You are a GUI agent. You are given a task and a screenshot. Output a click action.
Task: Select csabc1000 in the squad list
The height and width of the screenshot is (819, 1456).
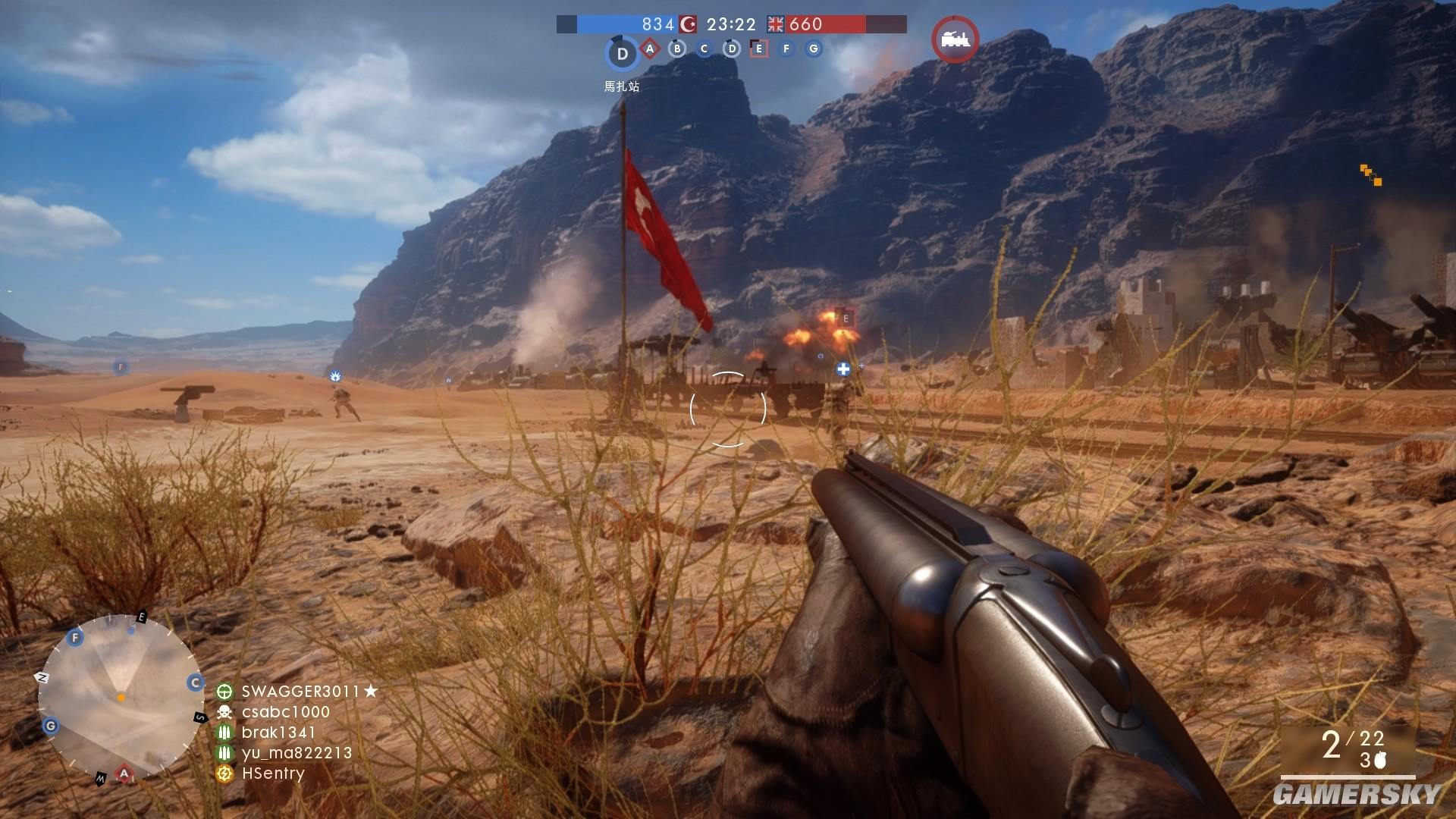(x=285, y=712)
